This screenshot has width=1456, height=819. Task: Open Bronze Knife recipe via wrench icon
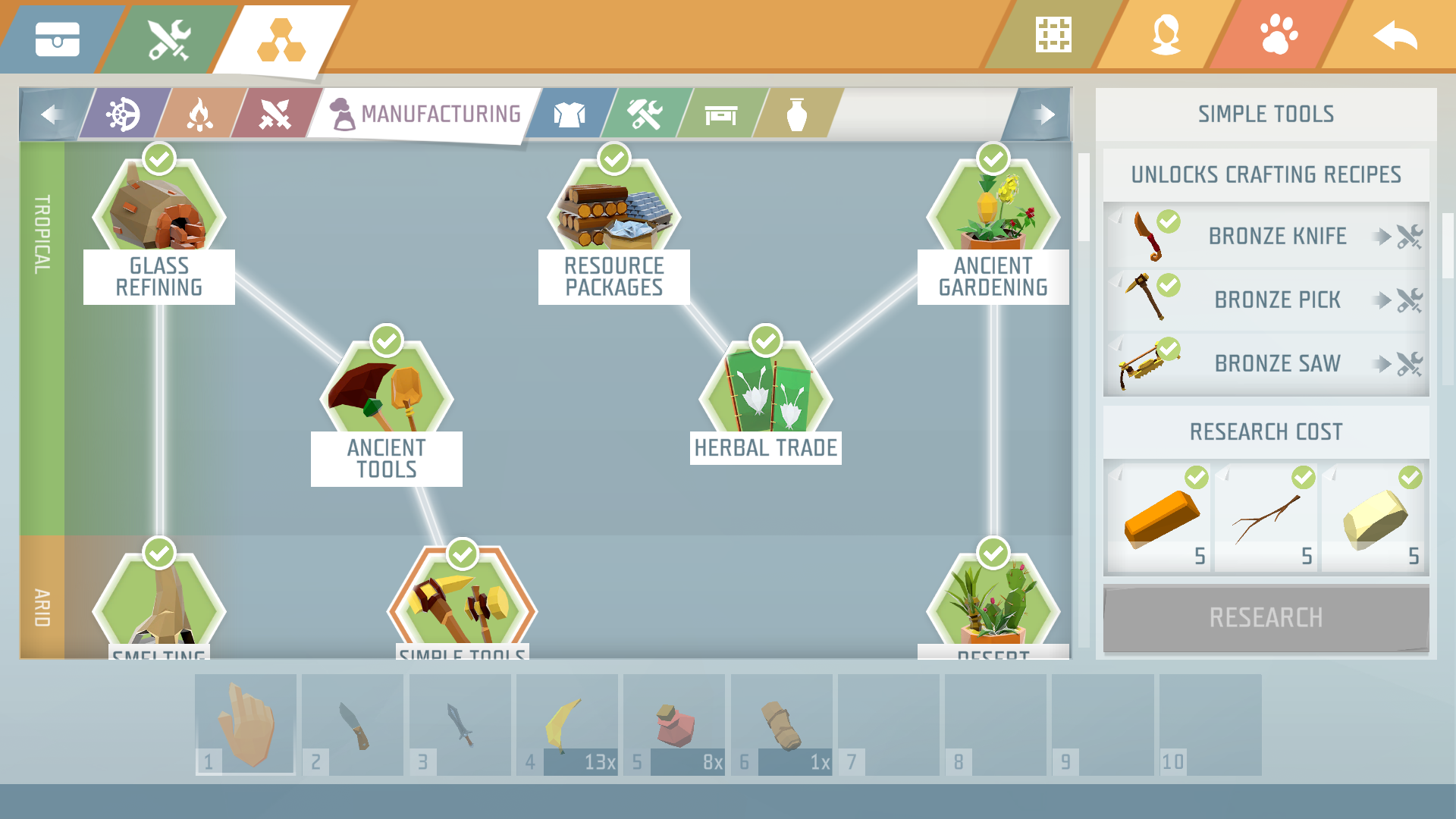click(x=1410, y=236)
